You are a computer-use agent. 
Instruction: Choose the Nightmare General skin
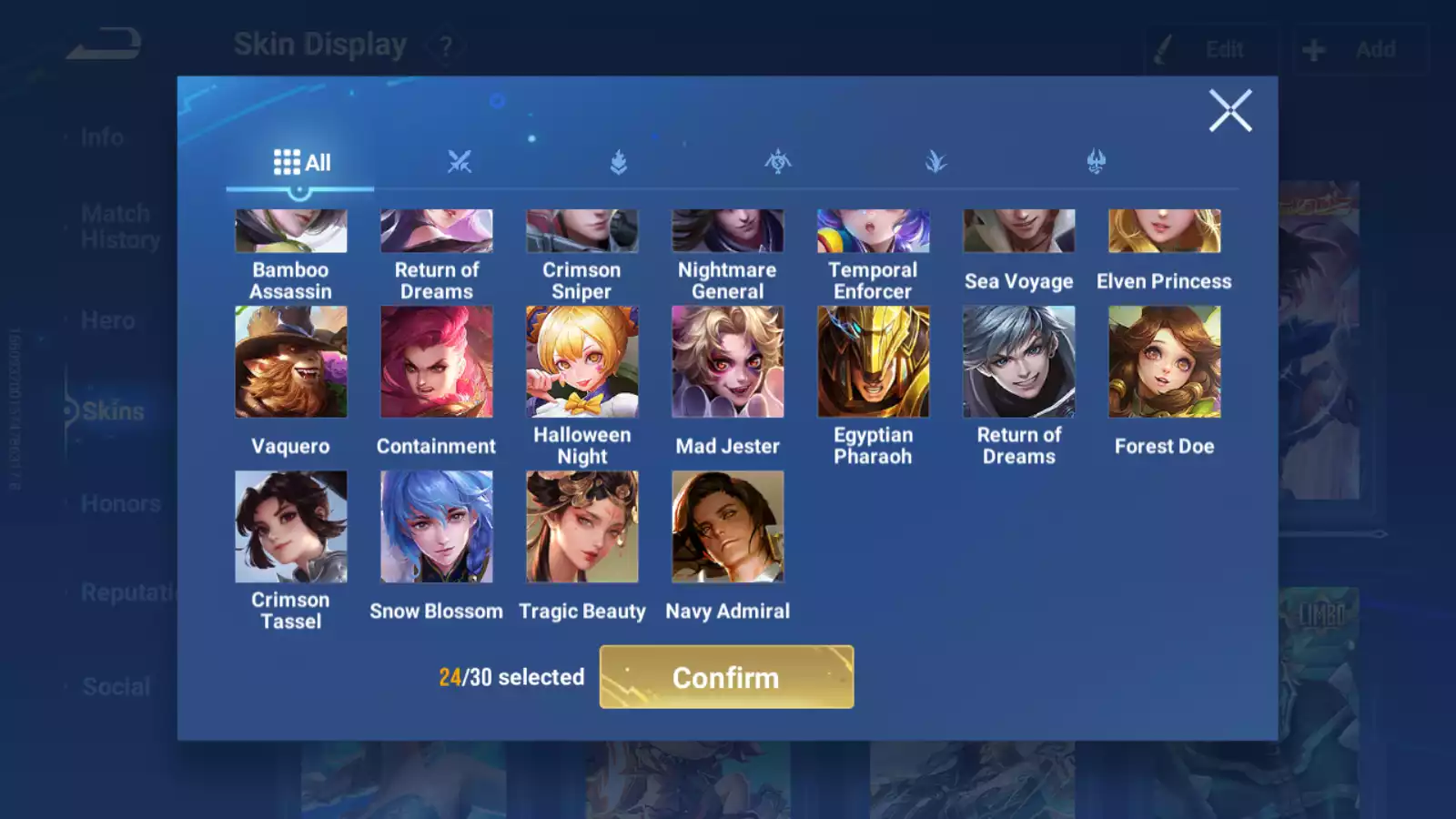pos(728,232)
